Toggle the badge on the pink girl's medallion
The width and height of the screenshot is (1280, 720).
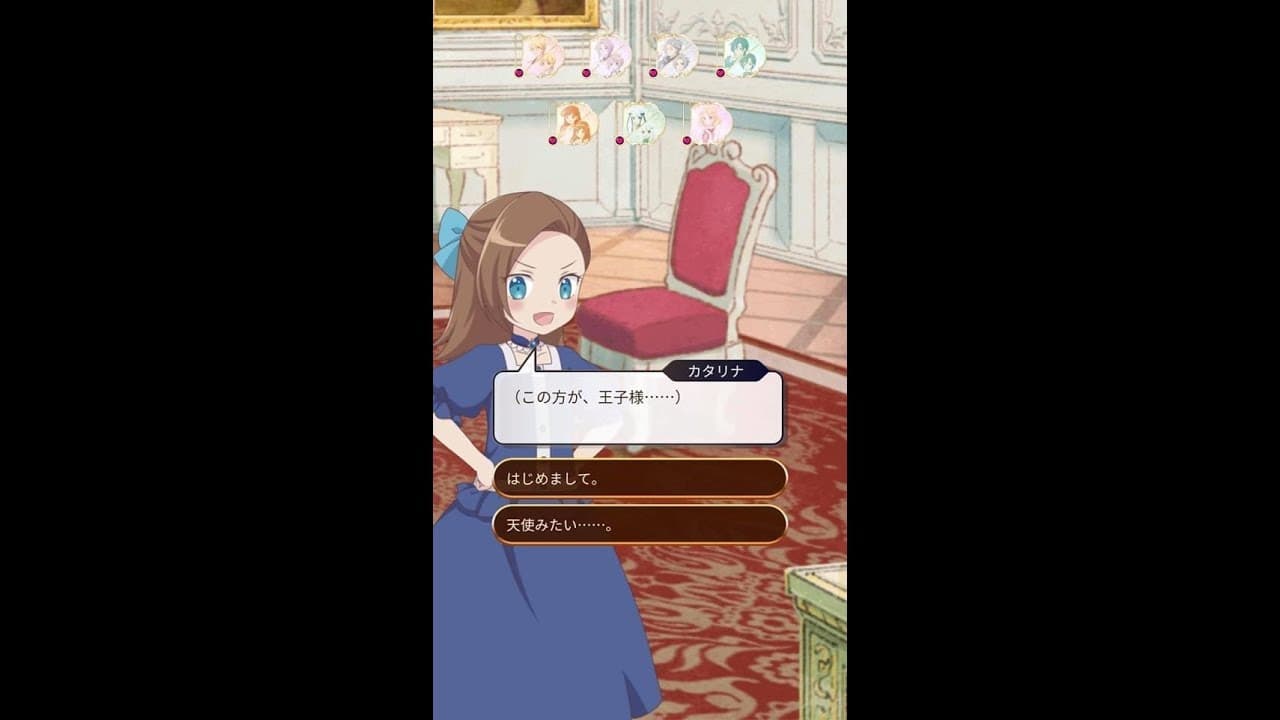point(686,140)
